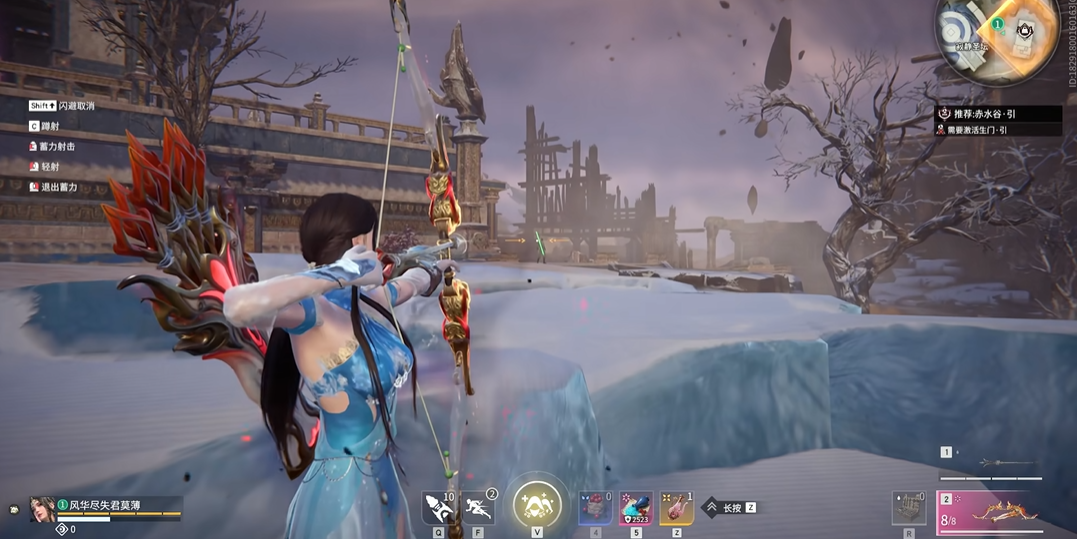This screenshot has width=1077, height=539.
Task: Select the red berries item slot
Action: click(596, 509)
